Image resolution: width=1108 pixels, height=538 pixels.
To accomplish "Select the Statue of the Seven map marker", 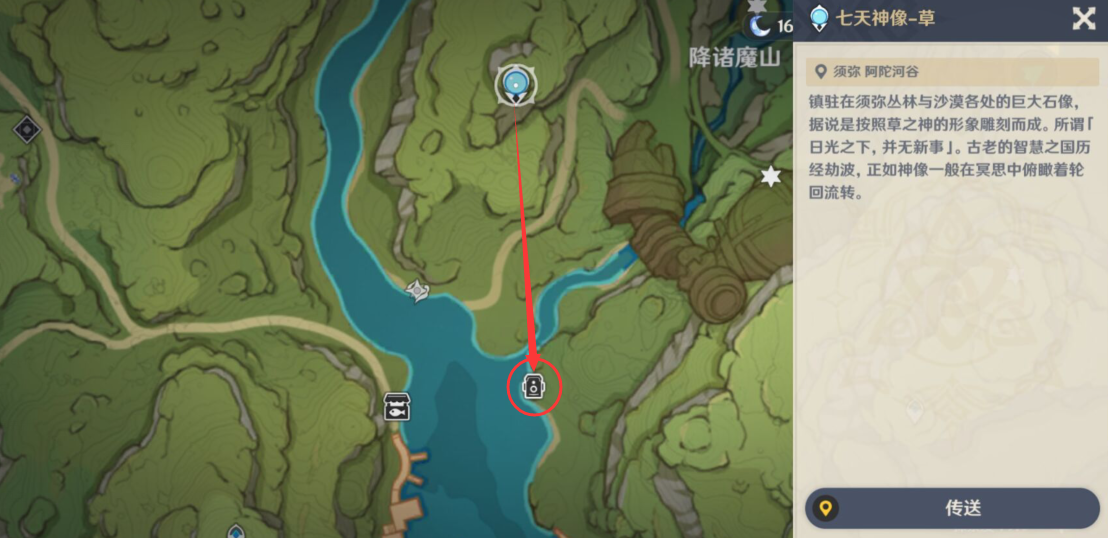I will (x=516, y=84).
